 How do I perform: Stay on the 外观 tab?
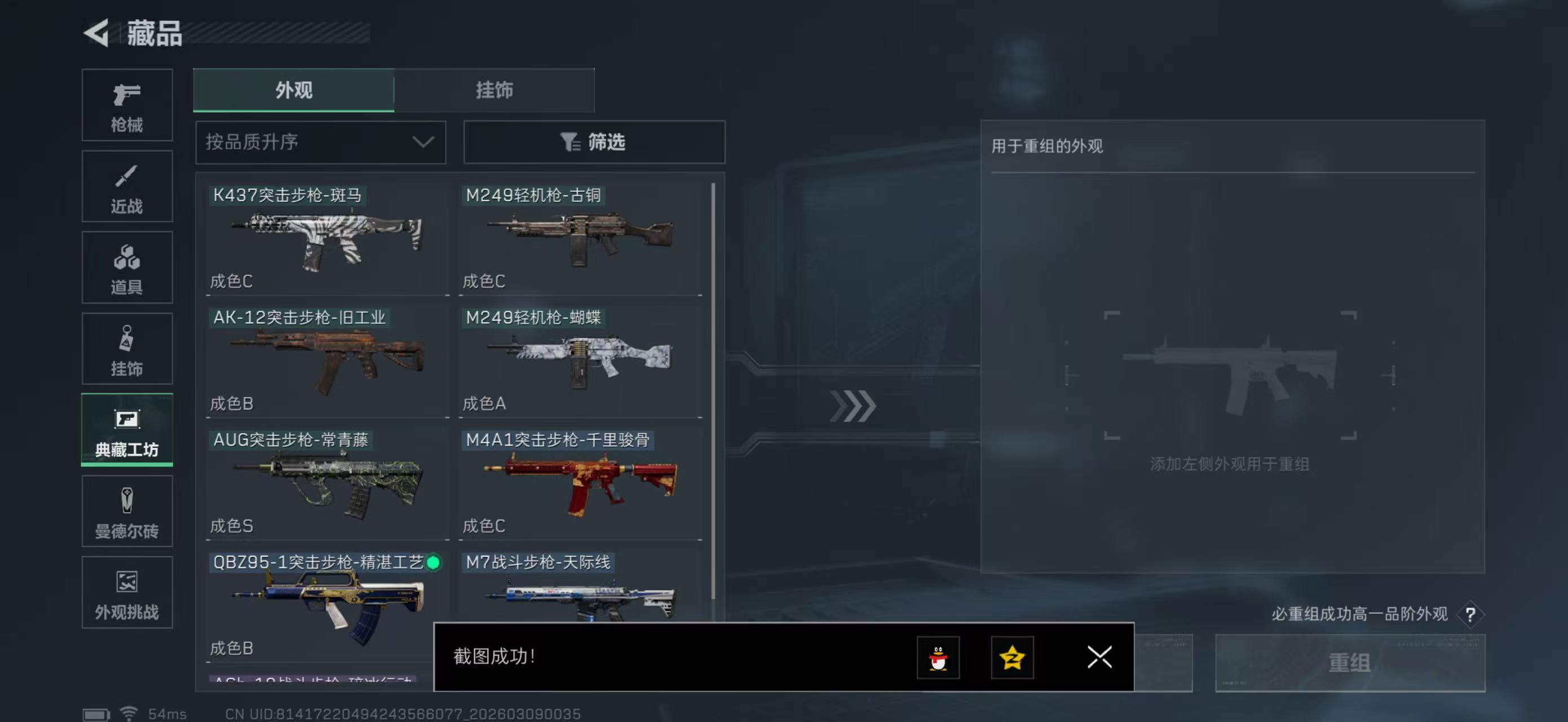click(293, 90)
